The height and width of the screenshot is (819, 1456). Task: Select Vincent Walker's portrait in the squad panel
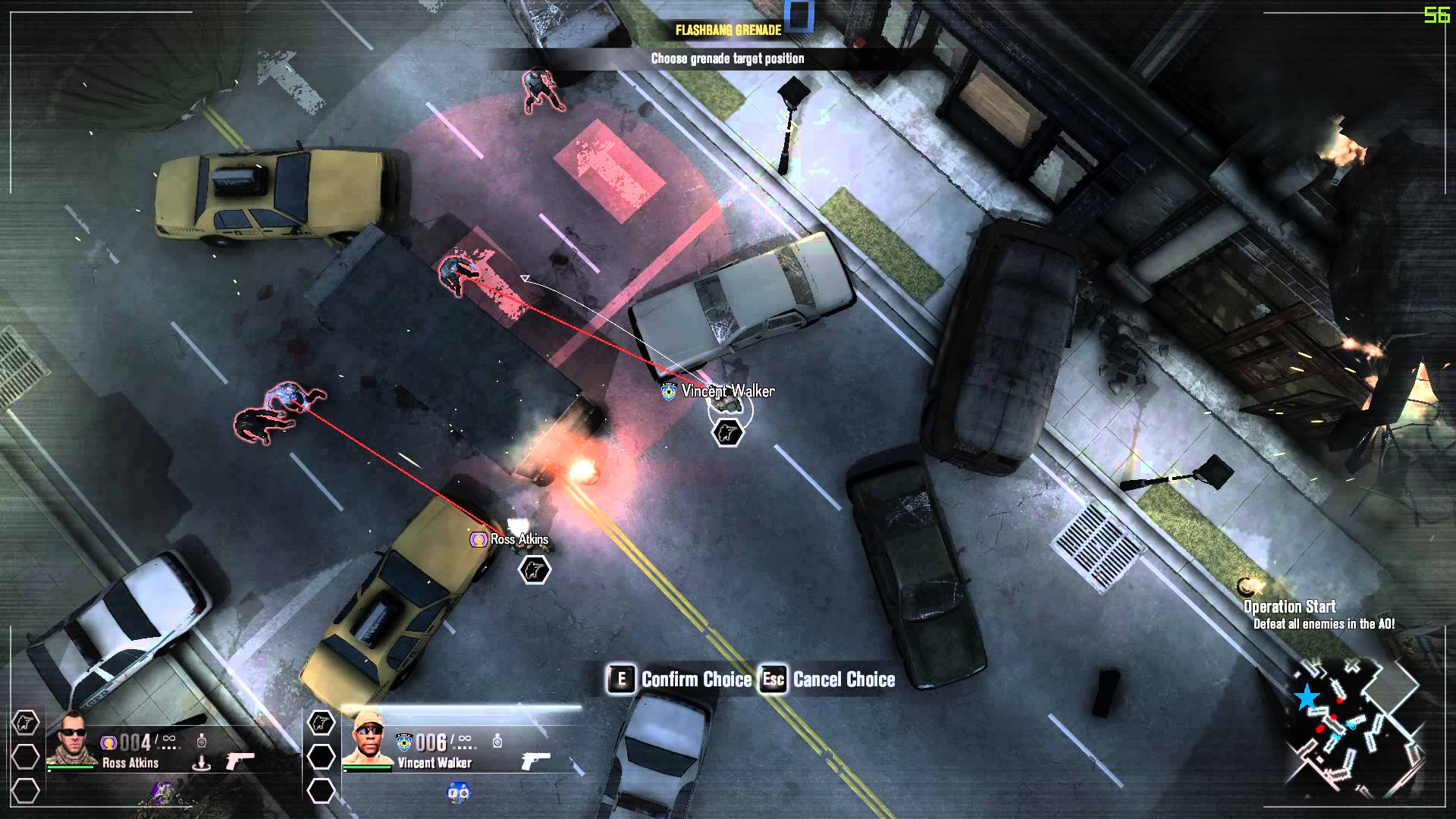(368, 739)
